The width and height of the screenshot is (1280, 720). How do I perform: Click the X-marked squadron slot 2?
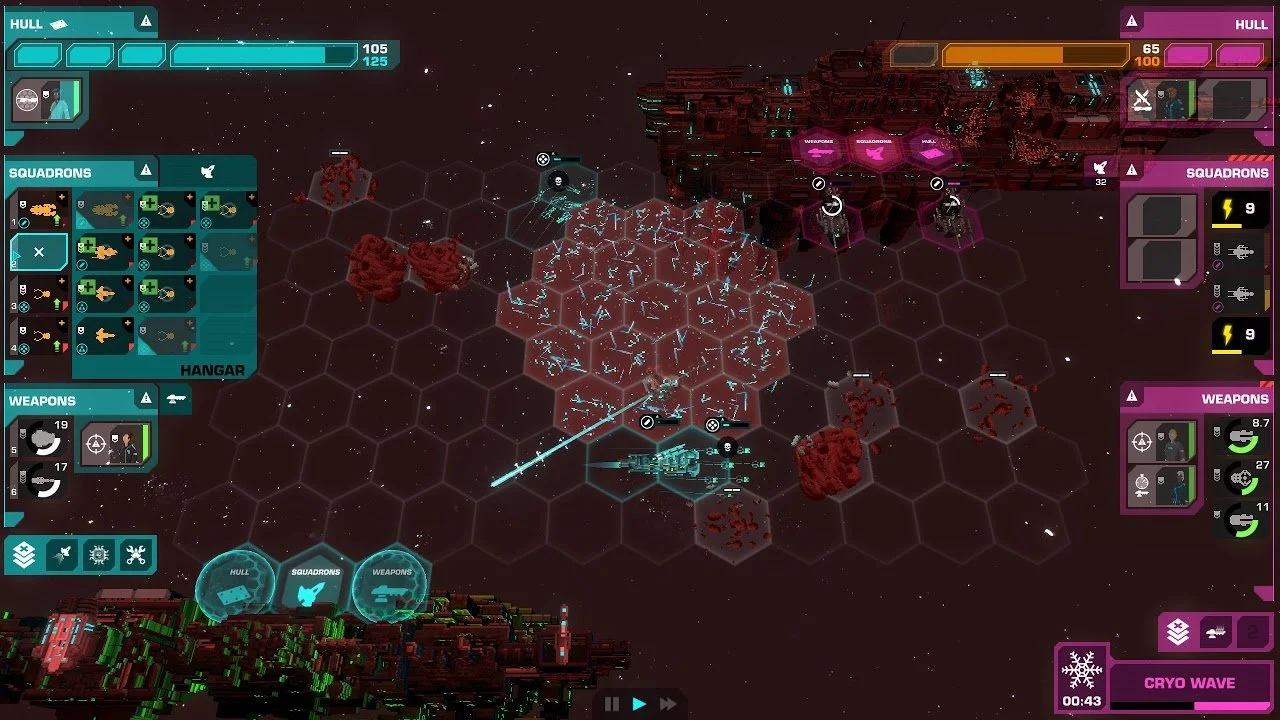(x=40, y=253)
